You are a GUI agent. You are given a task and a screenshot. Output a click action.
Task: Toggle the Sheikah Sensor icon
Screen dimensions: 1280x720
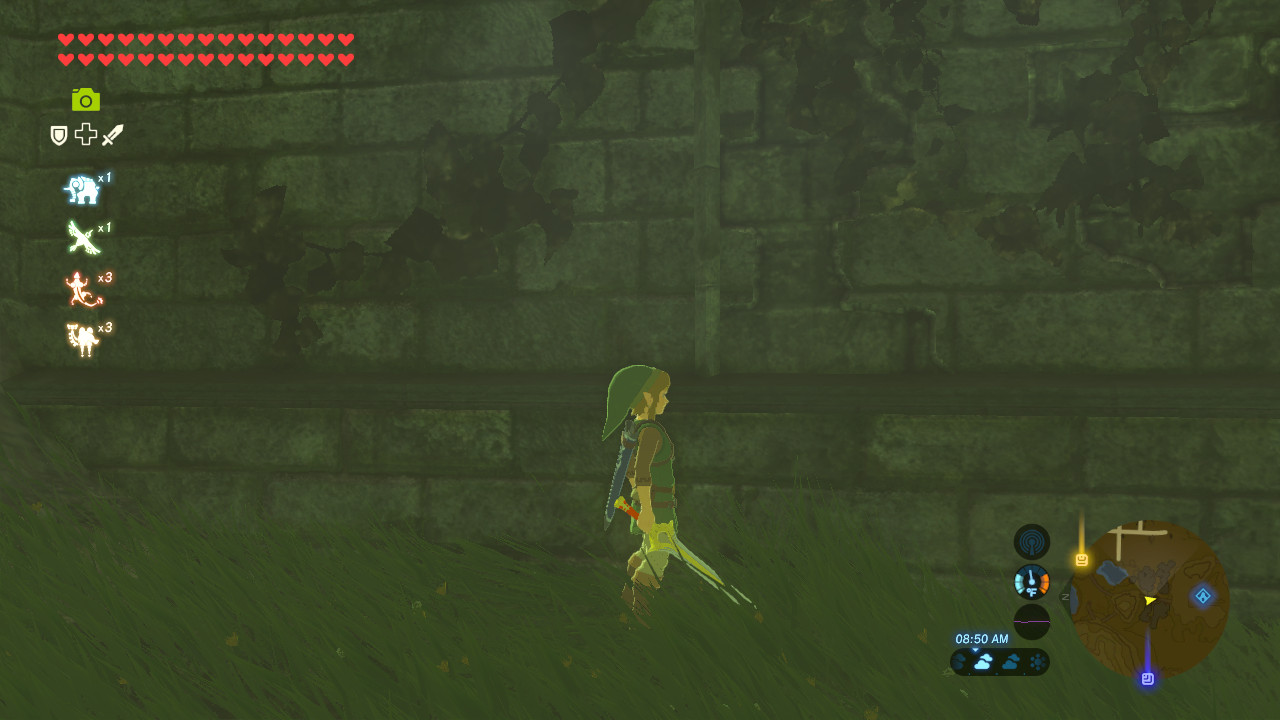pos(1031,541)
